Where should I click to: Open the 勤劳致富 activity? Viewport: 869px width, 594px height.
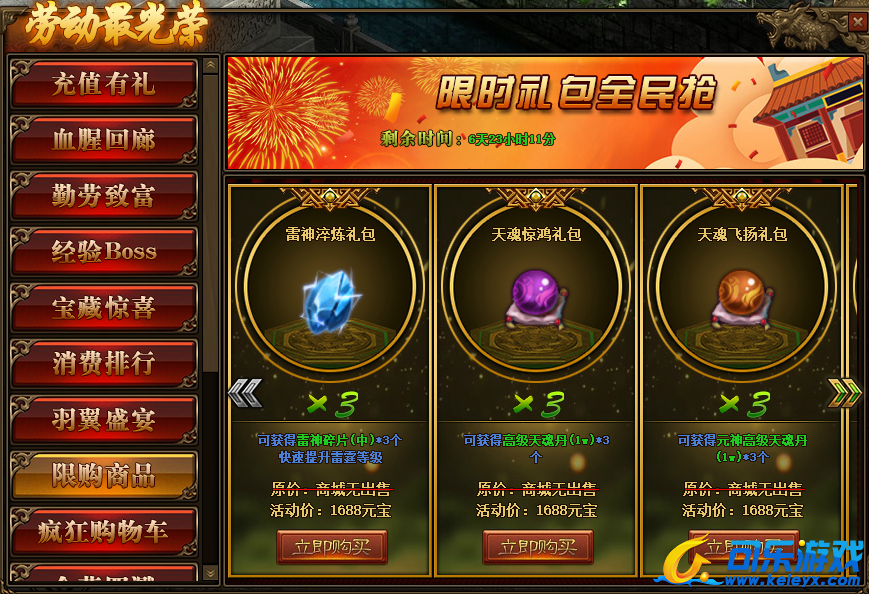click(104, 196)
